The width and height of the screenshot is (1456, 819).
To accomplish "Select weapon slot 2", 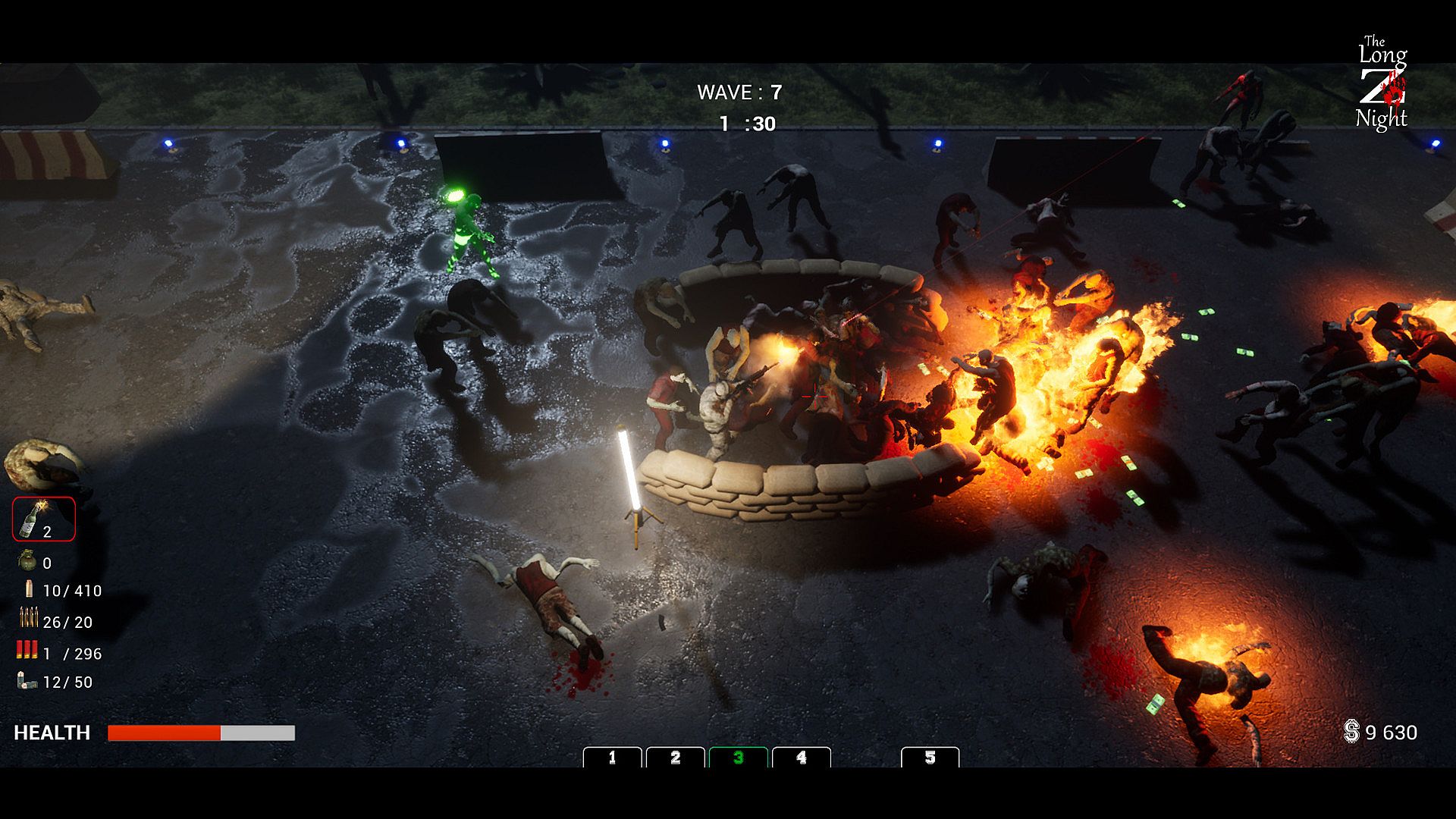I will (675, 758).
